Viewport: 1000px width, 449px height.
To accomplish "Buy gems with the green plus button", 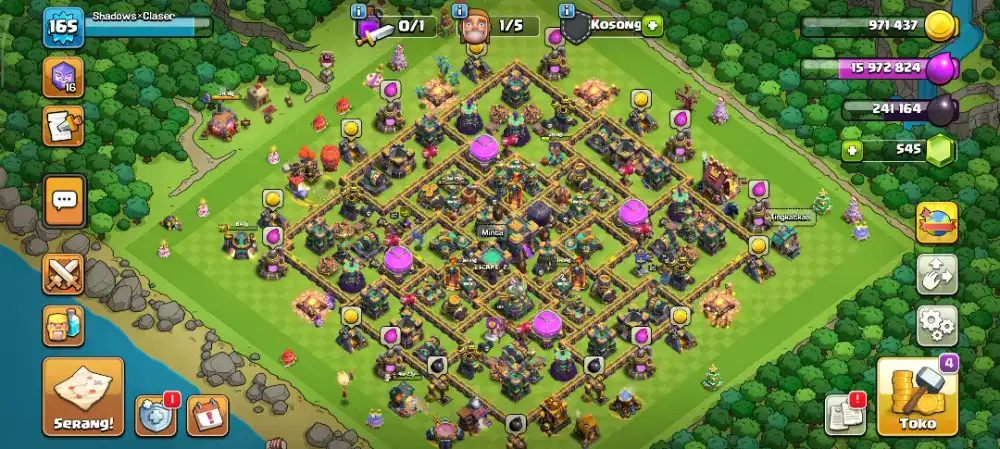I will [852, 152].
